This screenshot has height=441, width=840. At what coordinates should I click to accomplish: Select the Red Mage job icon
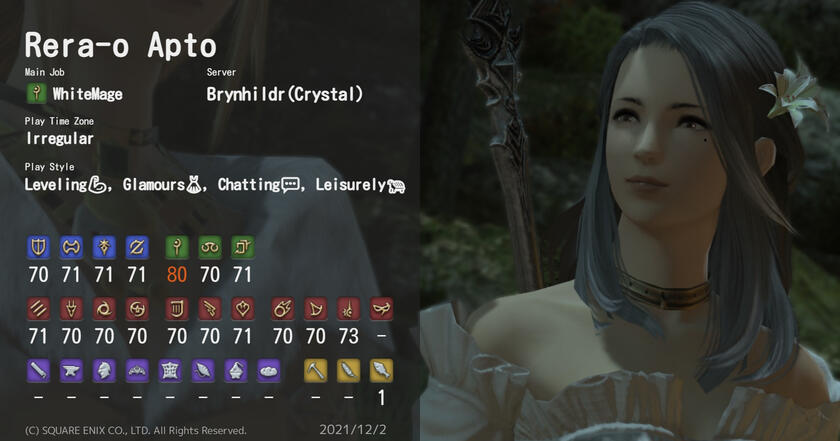pyautogui.click(x=349, y=308)
